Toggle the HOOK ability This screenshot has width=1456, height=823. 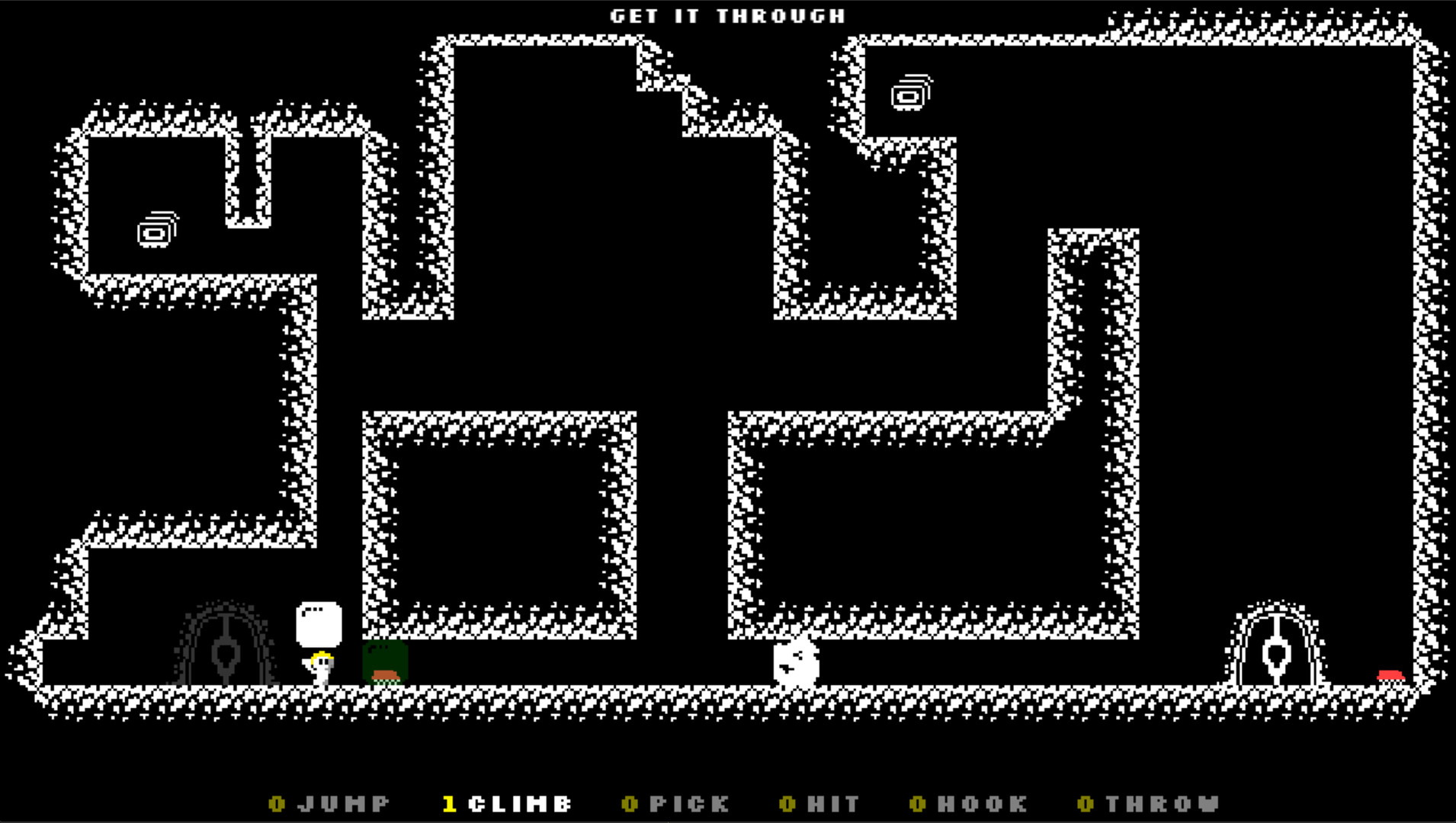pos(982,802)
